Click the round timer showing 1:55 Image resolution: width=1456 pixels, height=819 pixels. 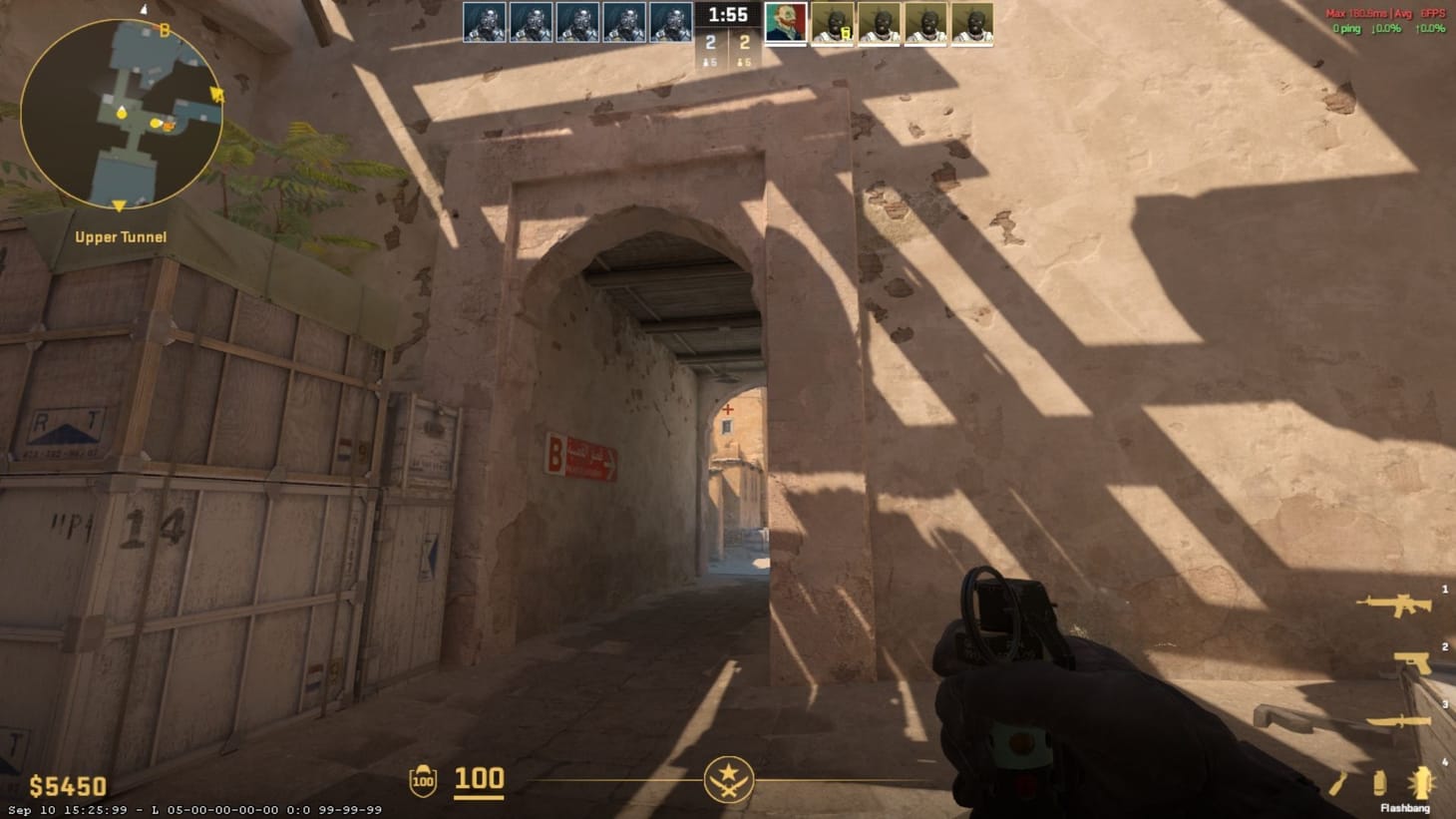tap(728, 15)
